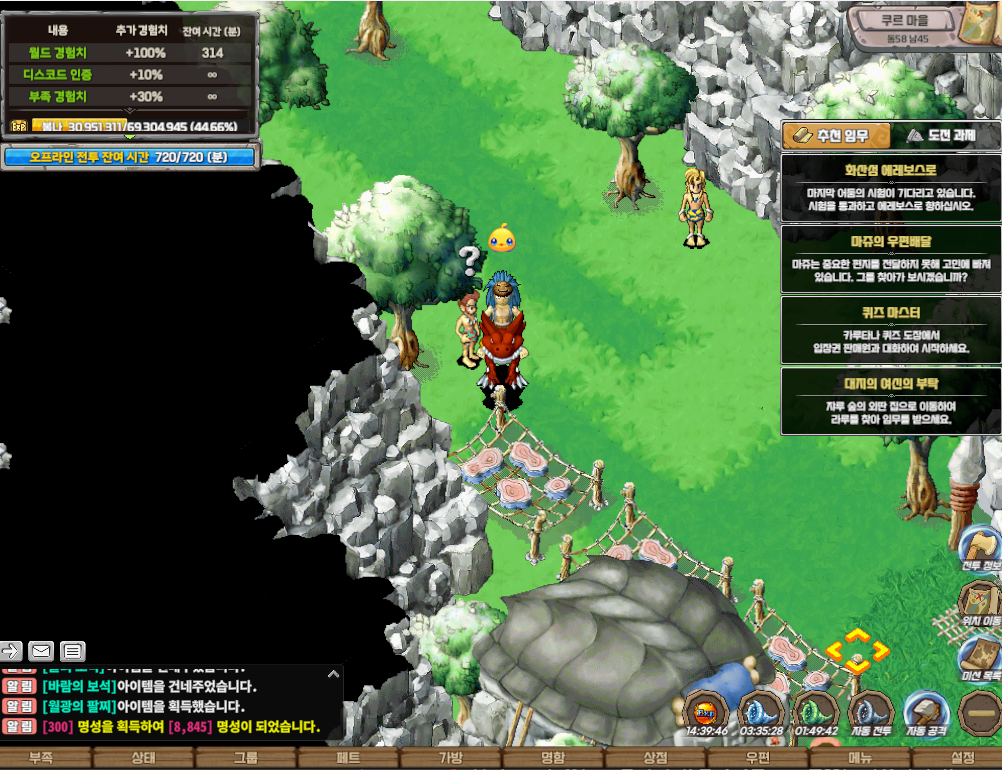Viewport: 1002px width, 770px height.
Task: Open the 설정 (settings) menu
Action: click(962, 758)
